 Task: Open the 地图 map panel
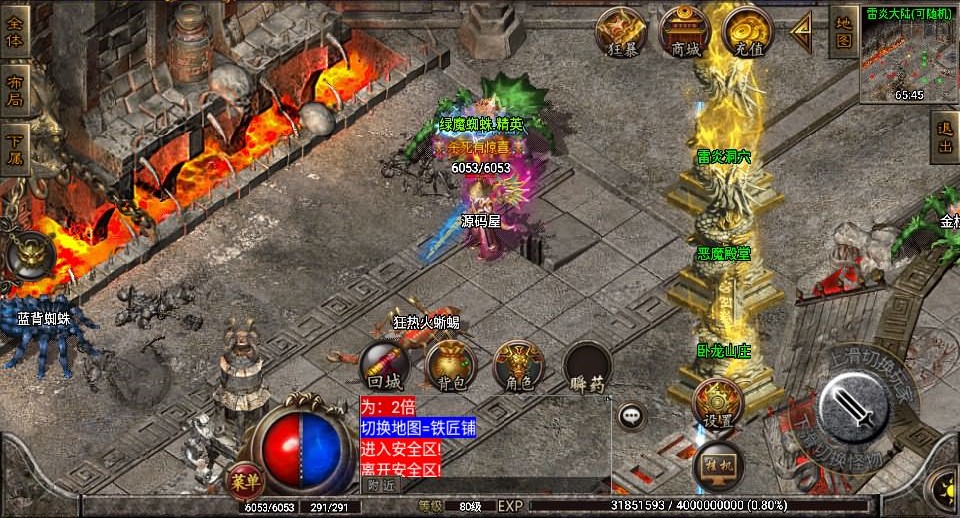coord(844,31)
